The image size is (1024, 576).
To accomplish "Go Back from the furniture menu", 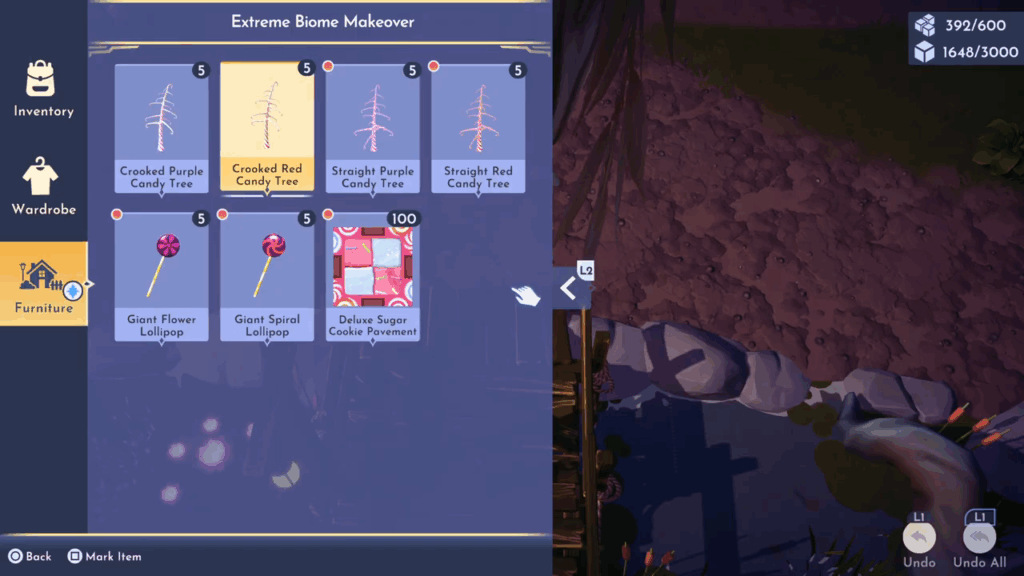I will point(30,556).
